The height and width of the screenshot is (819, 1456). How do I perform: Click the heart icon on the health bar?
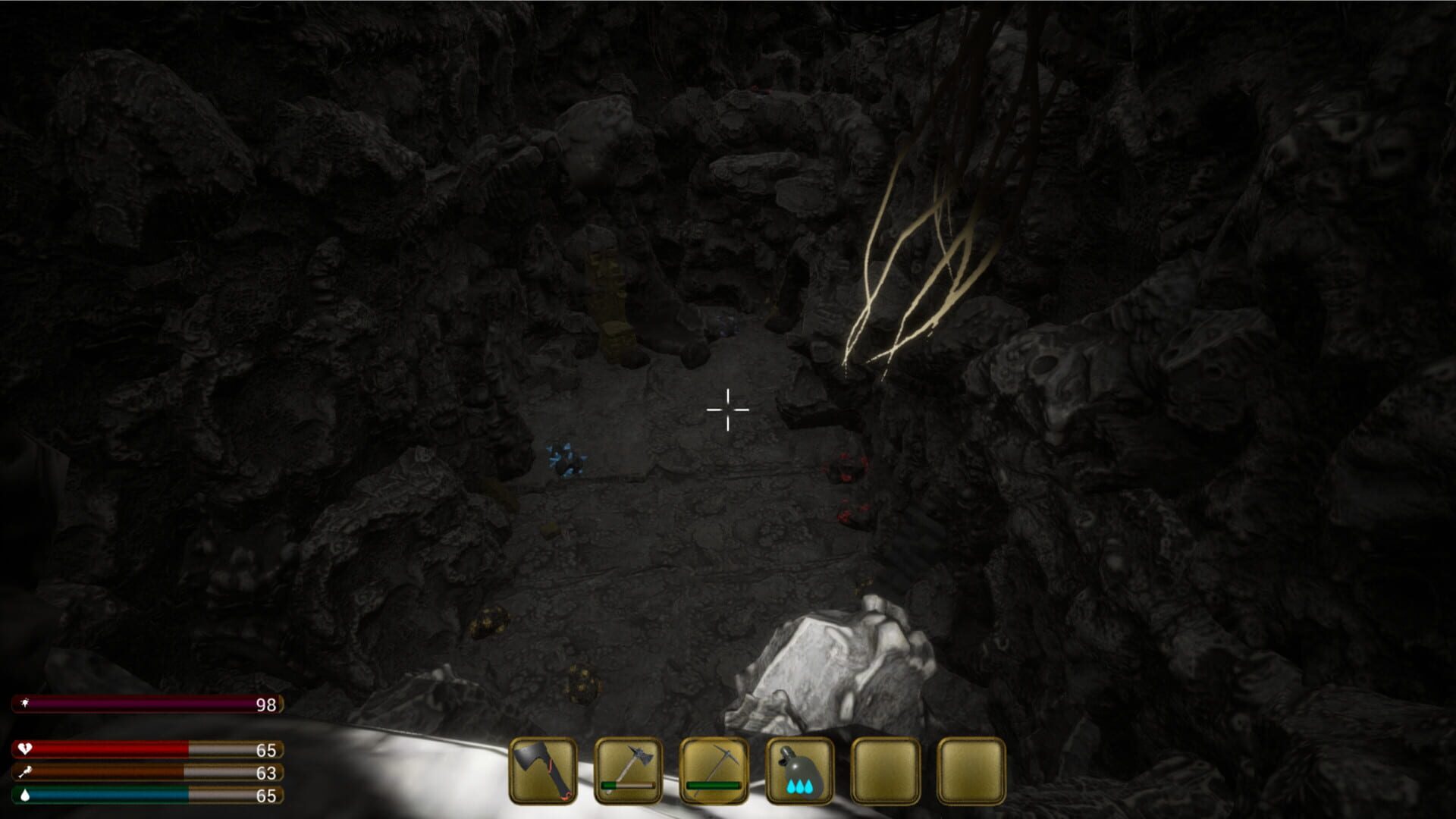(25, 749)
